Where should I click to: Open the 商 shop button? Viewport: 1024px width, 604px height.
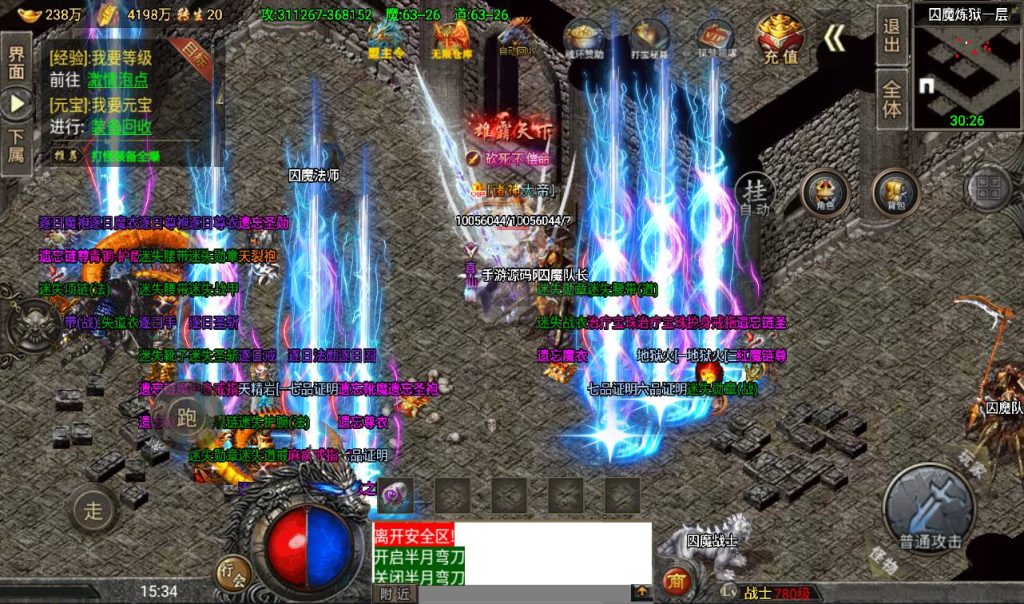click(677, 581)
